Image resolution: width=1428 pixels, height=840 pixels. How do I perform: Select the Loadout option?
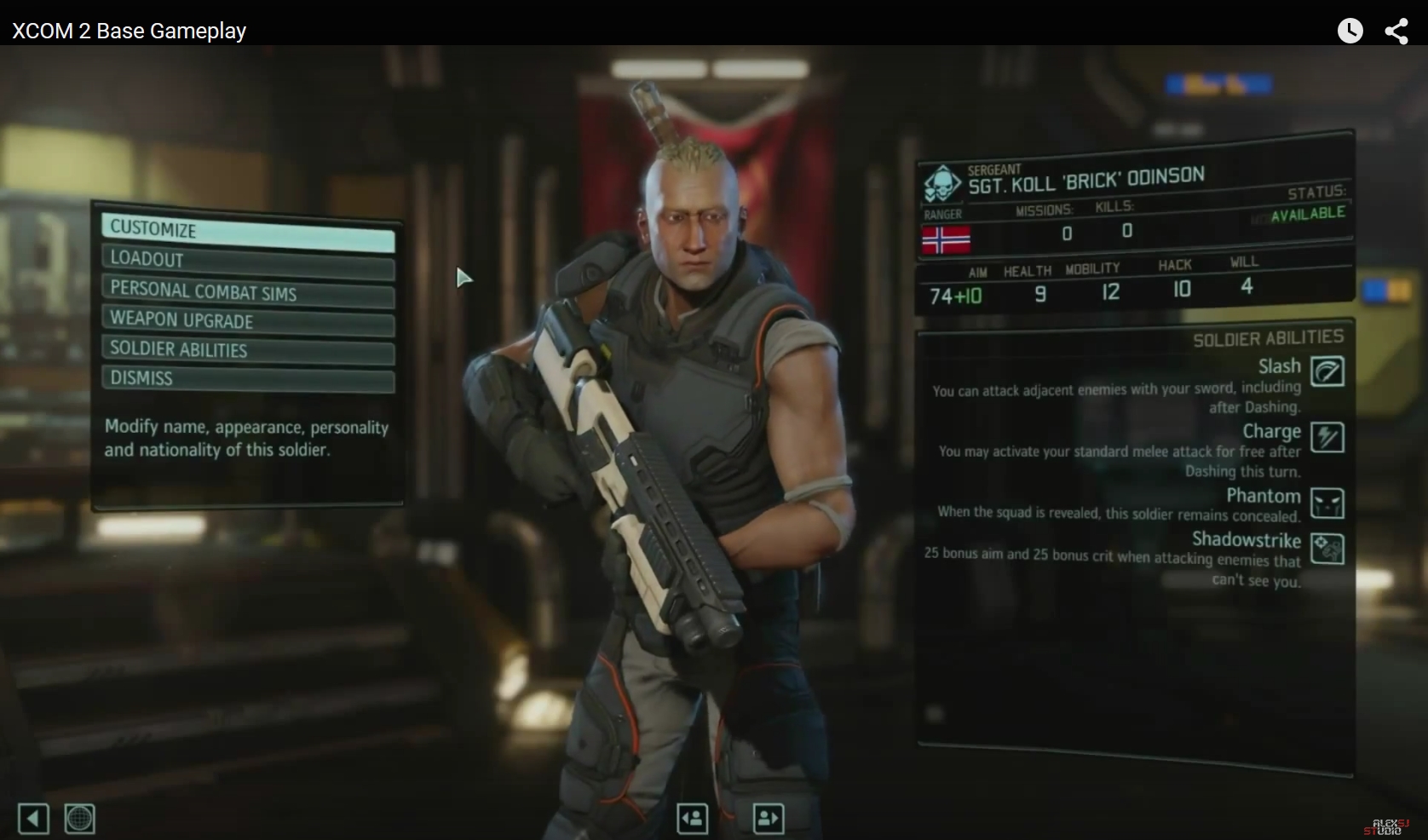coord(247,262)
